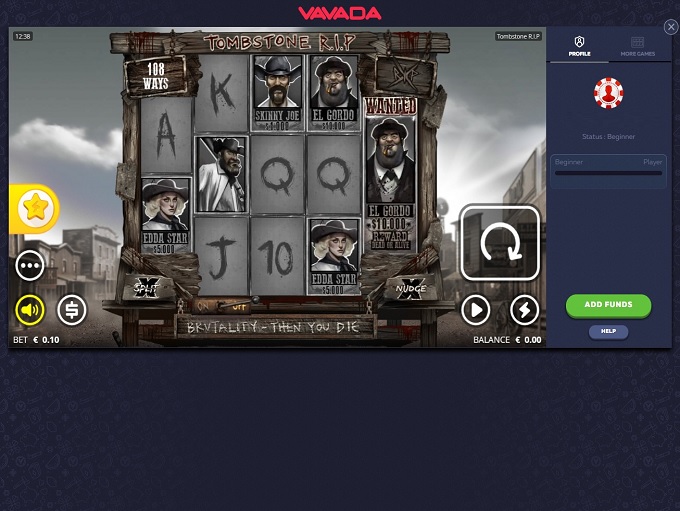The height and width of the screenshot is (511, 680).
Task: Open the autoplay options
Action: (475, 310)
